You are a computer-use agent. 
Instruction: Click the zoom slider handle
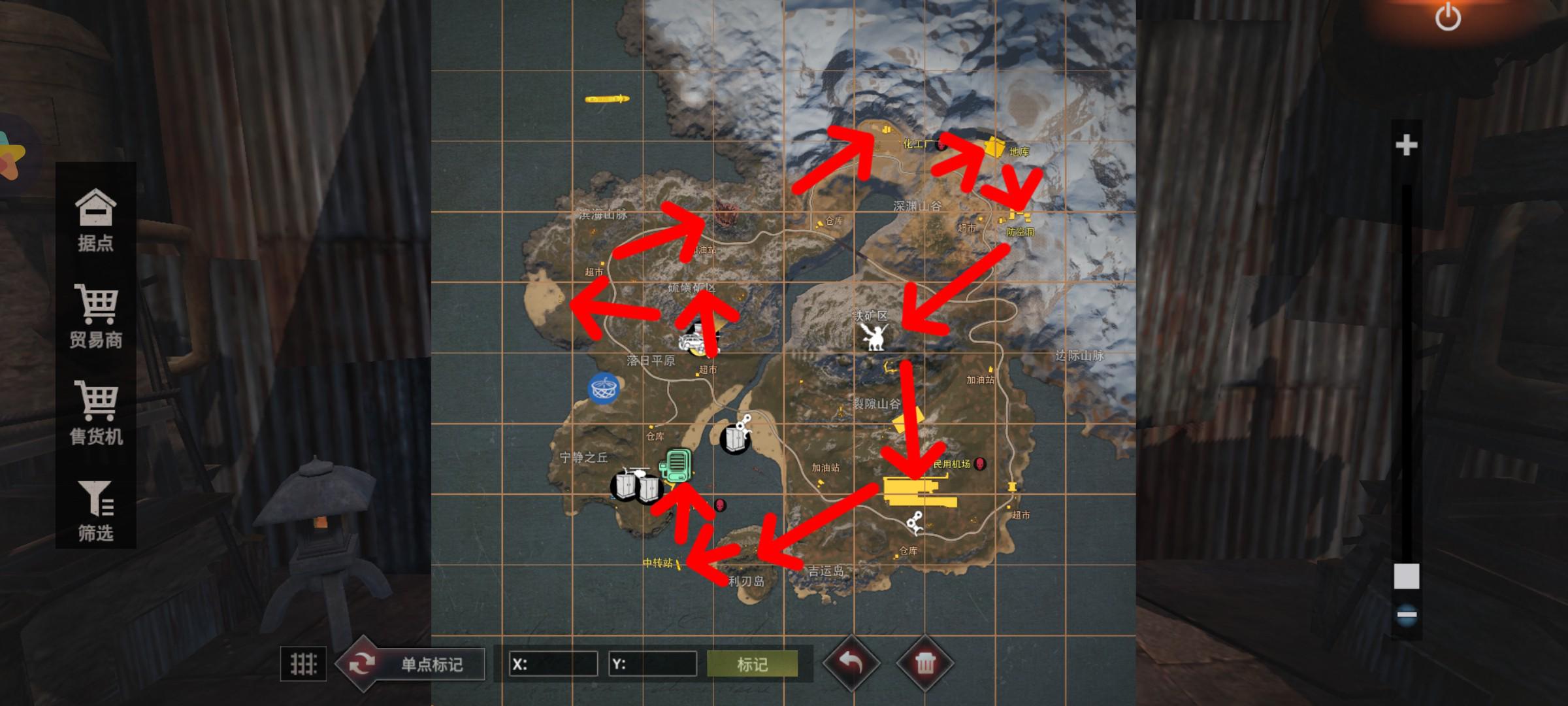pos(1407,577)
